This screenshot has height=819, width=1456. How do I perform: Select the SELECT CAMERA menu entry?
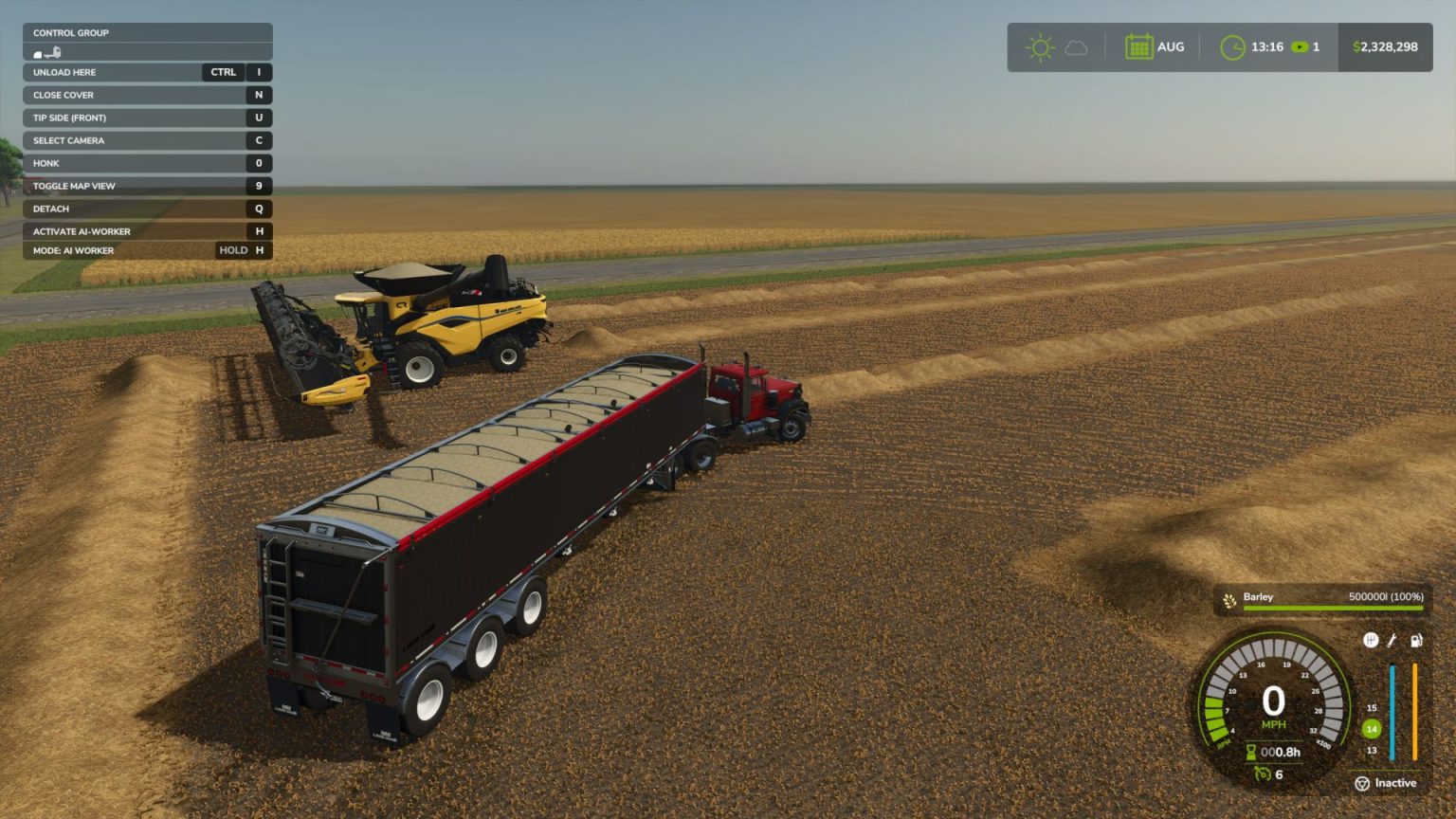(68, 140)
